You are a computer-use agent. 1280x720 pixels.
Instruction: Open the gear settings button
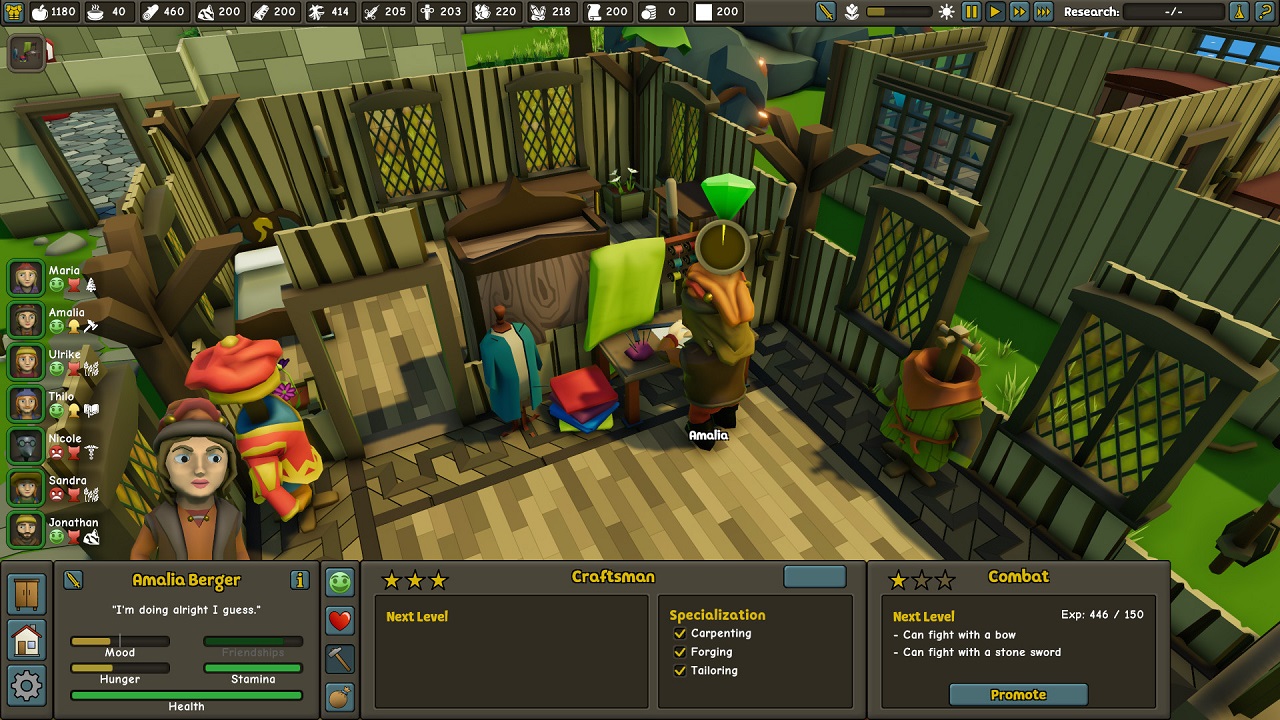click(27, 686)
